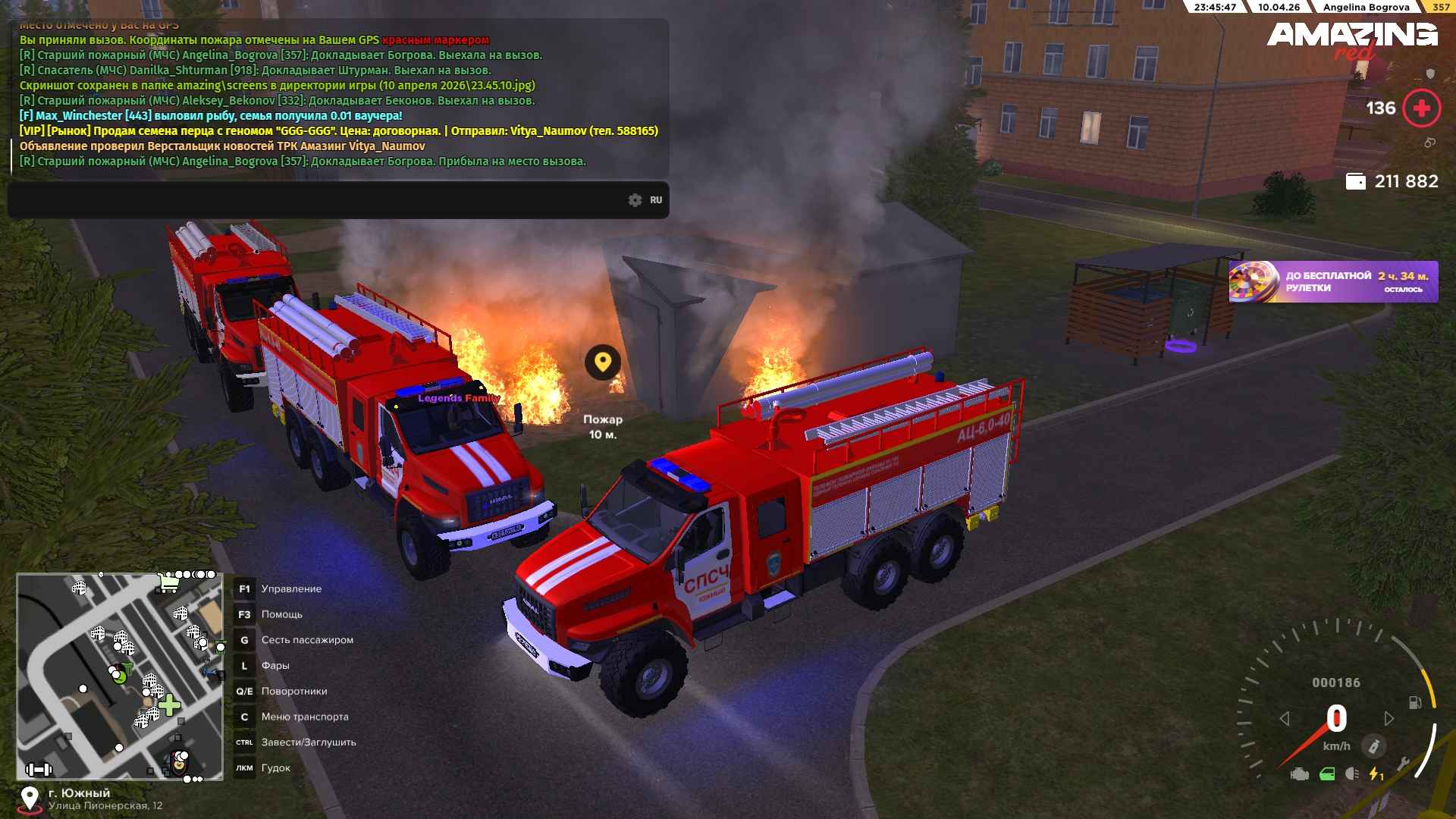Click the Amazing Red server logo
Screen dimensions: 1456x819
(x=1351, y=39)
